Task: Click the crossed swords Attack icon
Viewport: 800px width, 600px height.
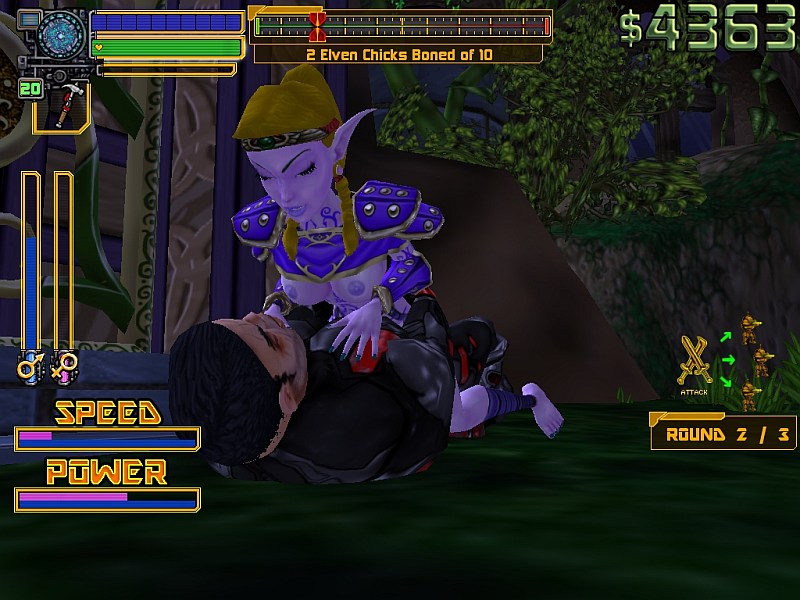Action: [693, 361]
